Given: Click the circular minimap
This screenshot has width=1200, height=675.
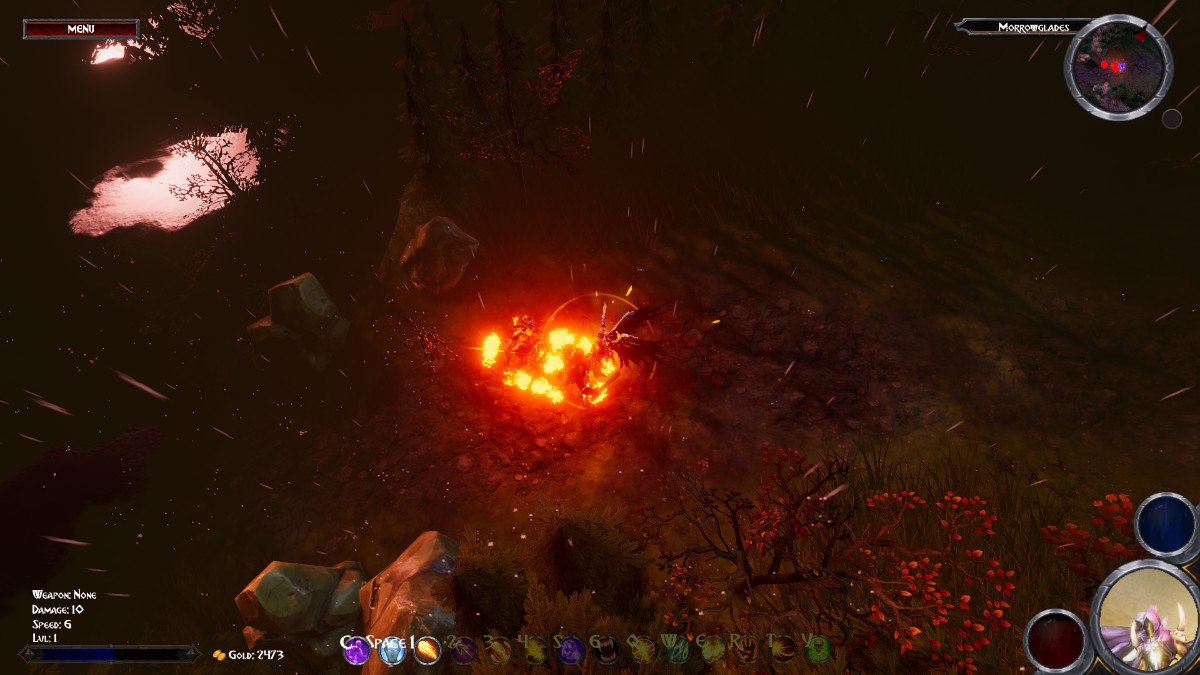Looking at the screenshot, I should coord(1117,66).
